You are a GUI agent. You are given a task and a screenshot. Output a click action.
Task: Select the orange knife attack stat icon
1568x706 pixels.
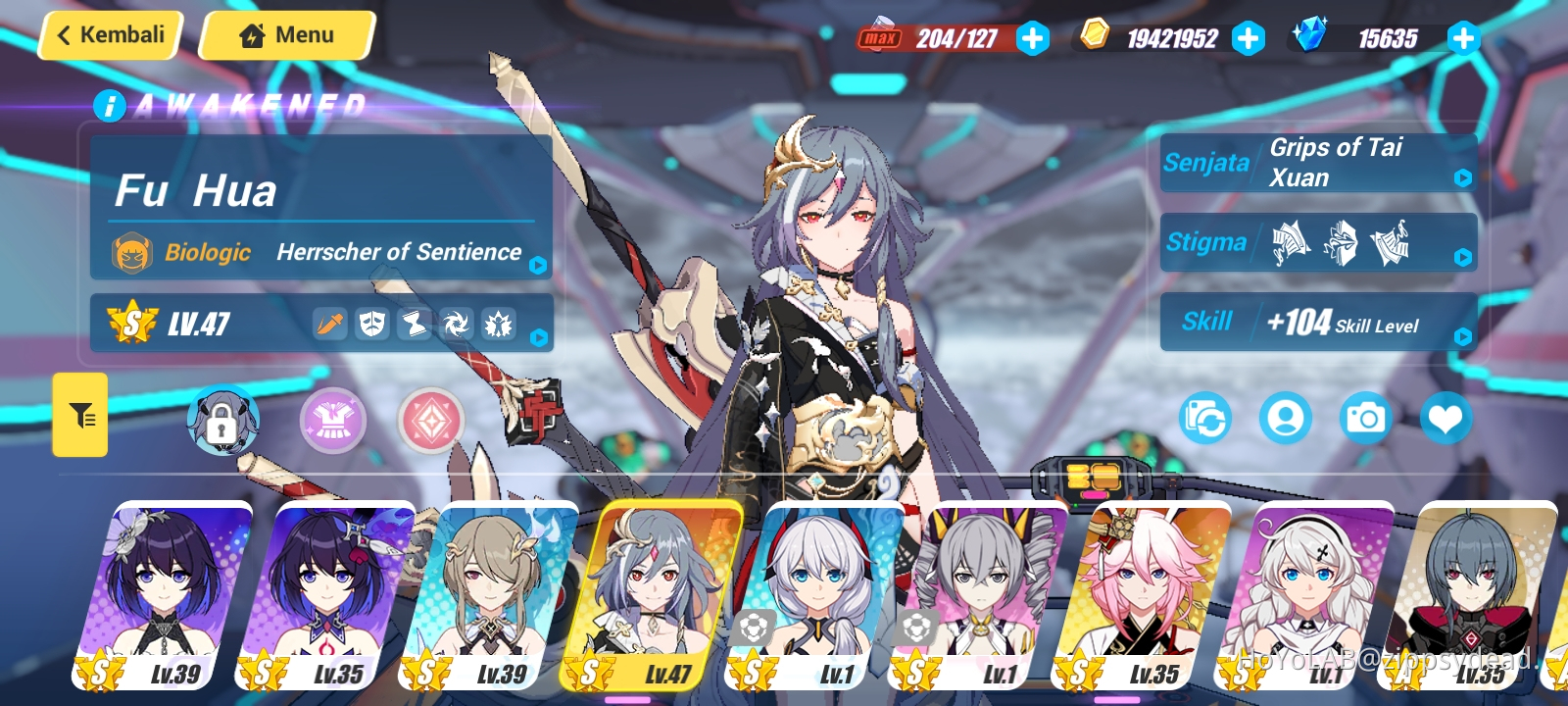pyautogui.click(x=329, y=324)
